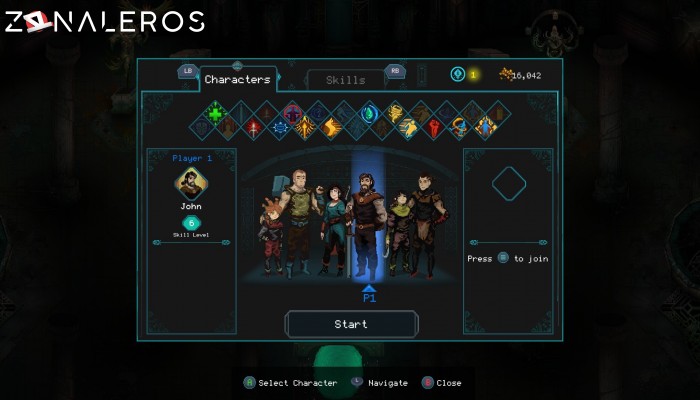Select the green cross healing skill icon
This screenshot has width=700, height=400.
[214, 112]
